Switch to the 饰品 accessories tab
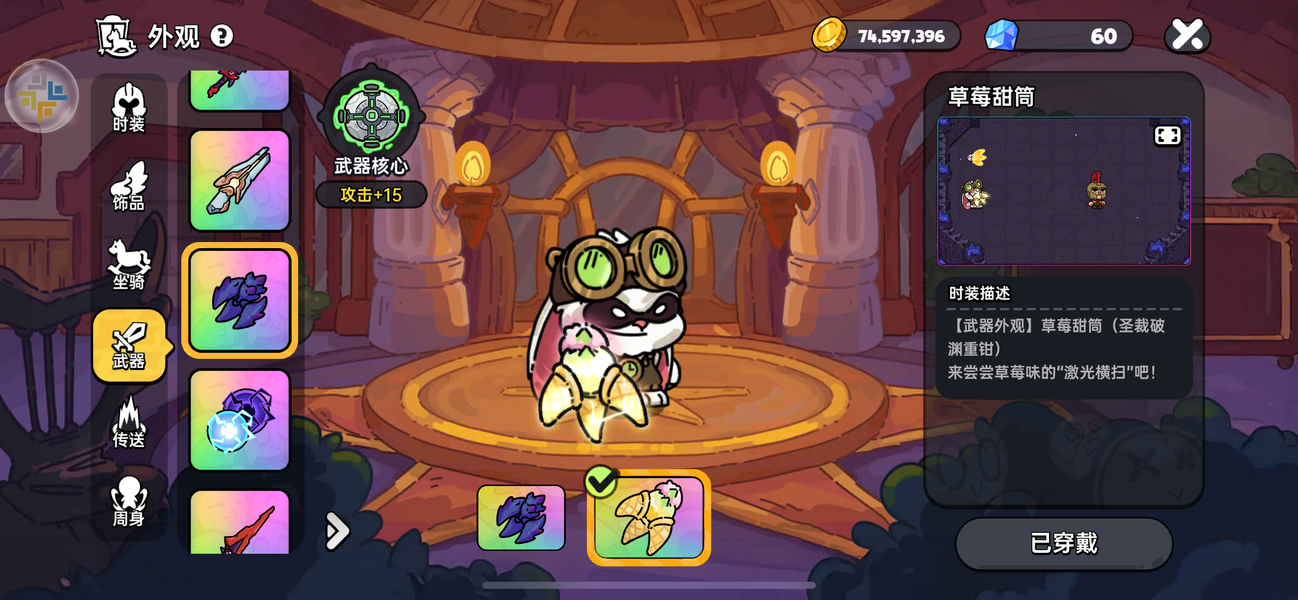This screenshot has width=1298, height=600. tap(129, 187)
